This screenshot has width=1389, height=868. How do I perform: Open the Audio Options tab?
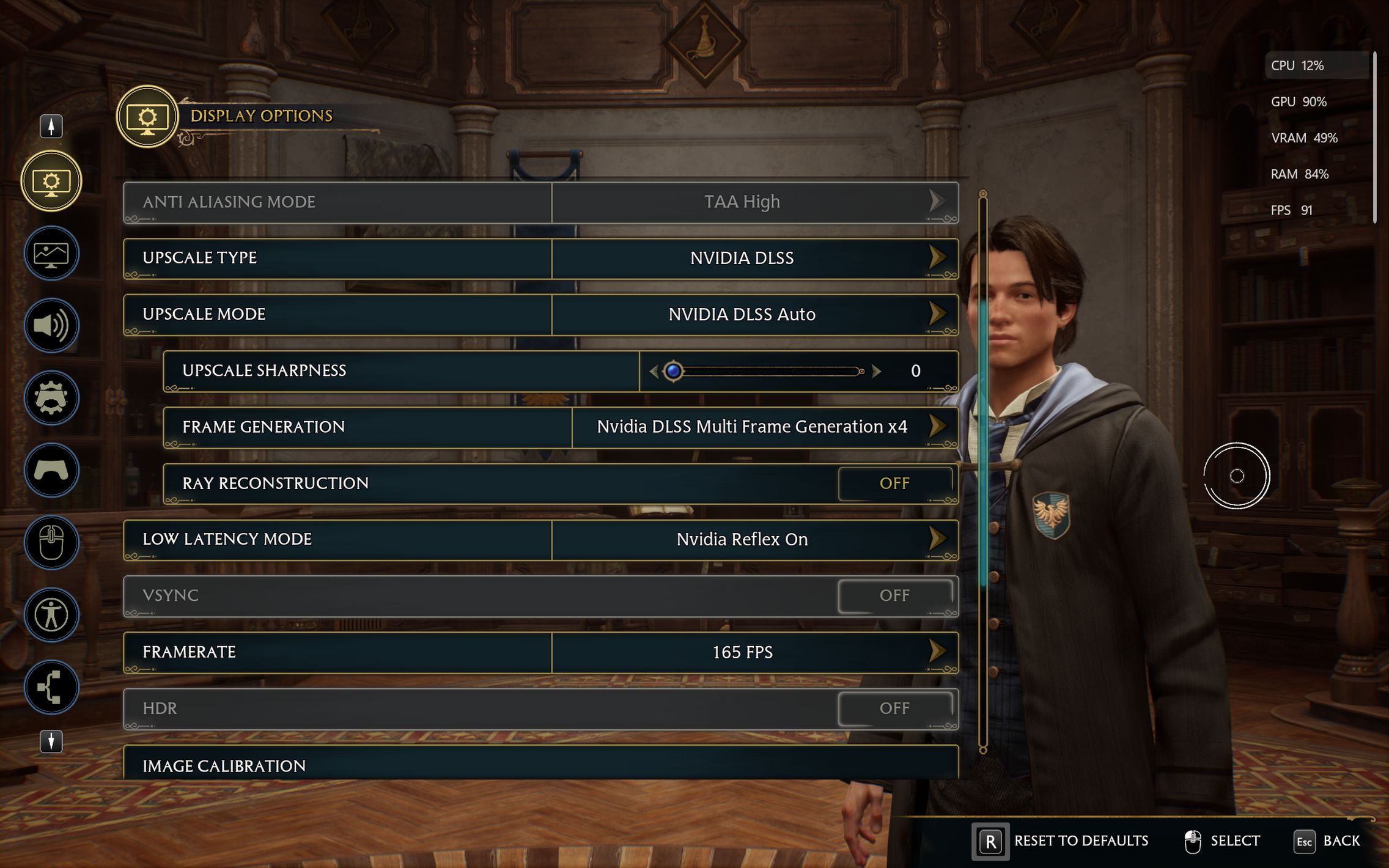pyautogui.click(x=51, y=325)
